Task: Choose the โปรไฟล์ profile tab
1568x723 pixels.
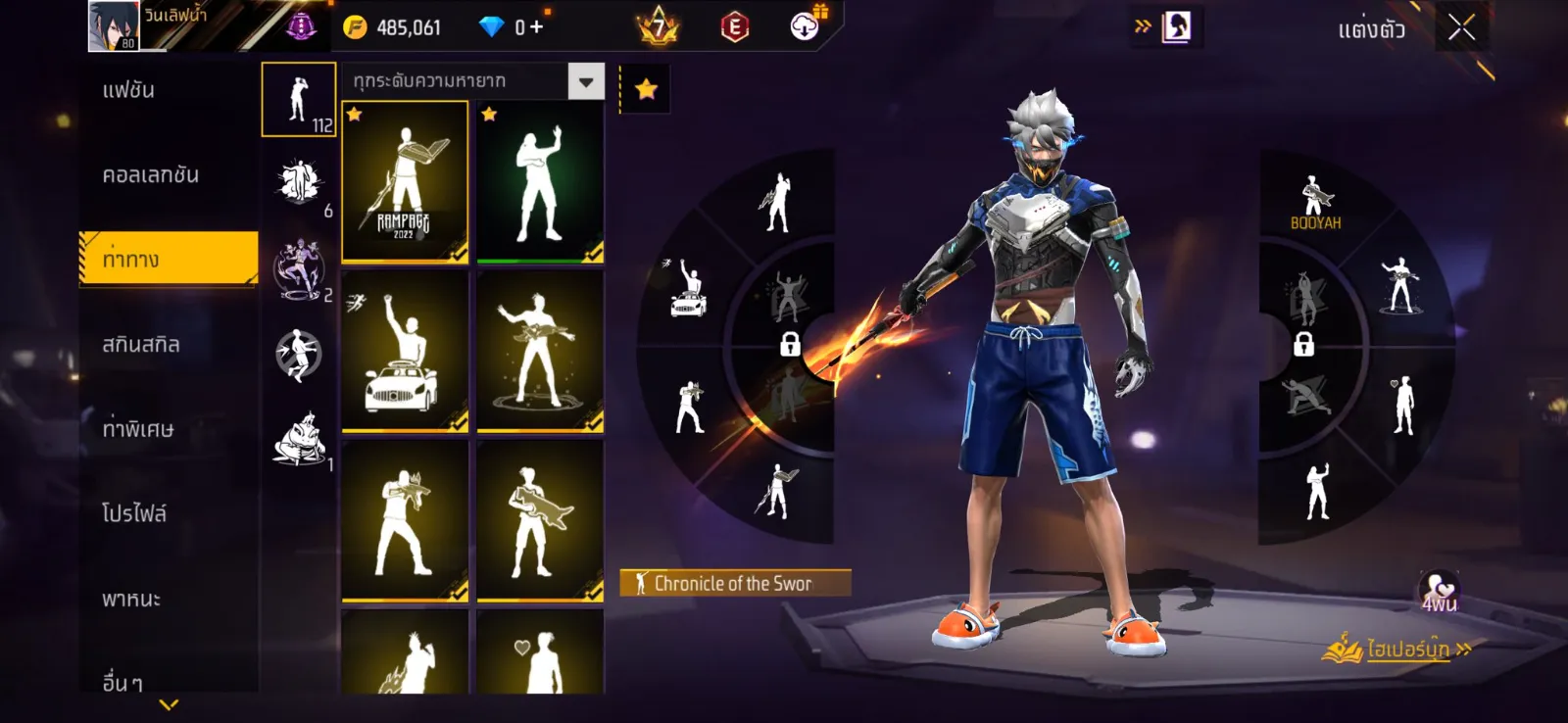Action: (x=134, y=513)
